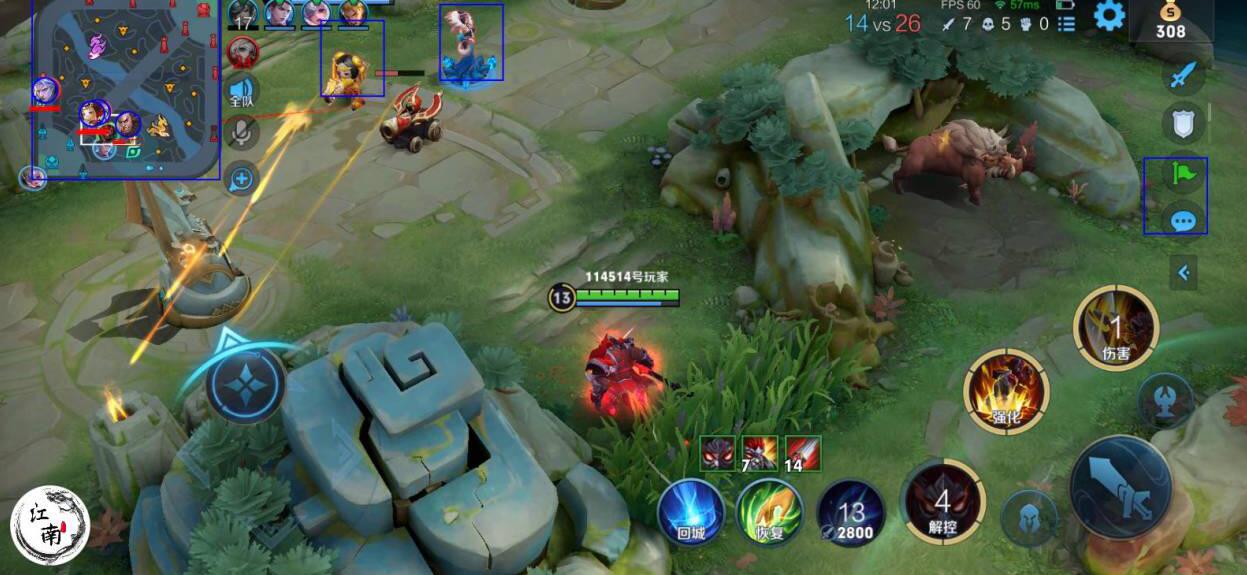This screenshot has height=575, width=1247.
Task: Open the quick signal plus bubble
Action: click(242, 179)
